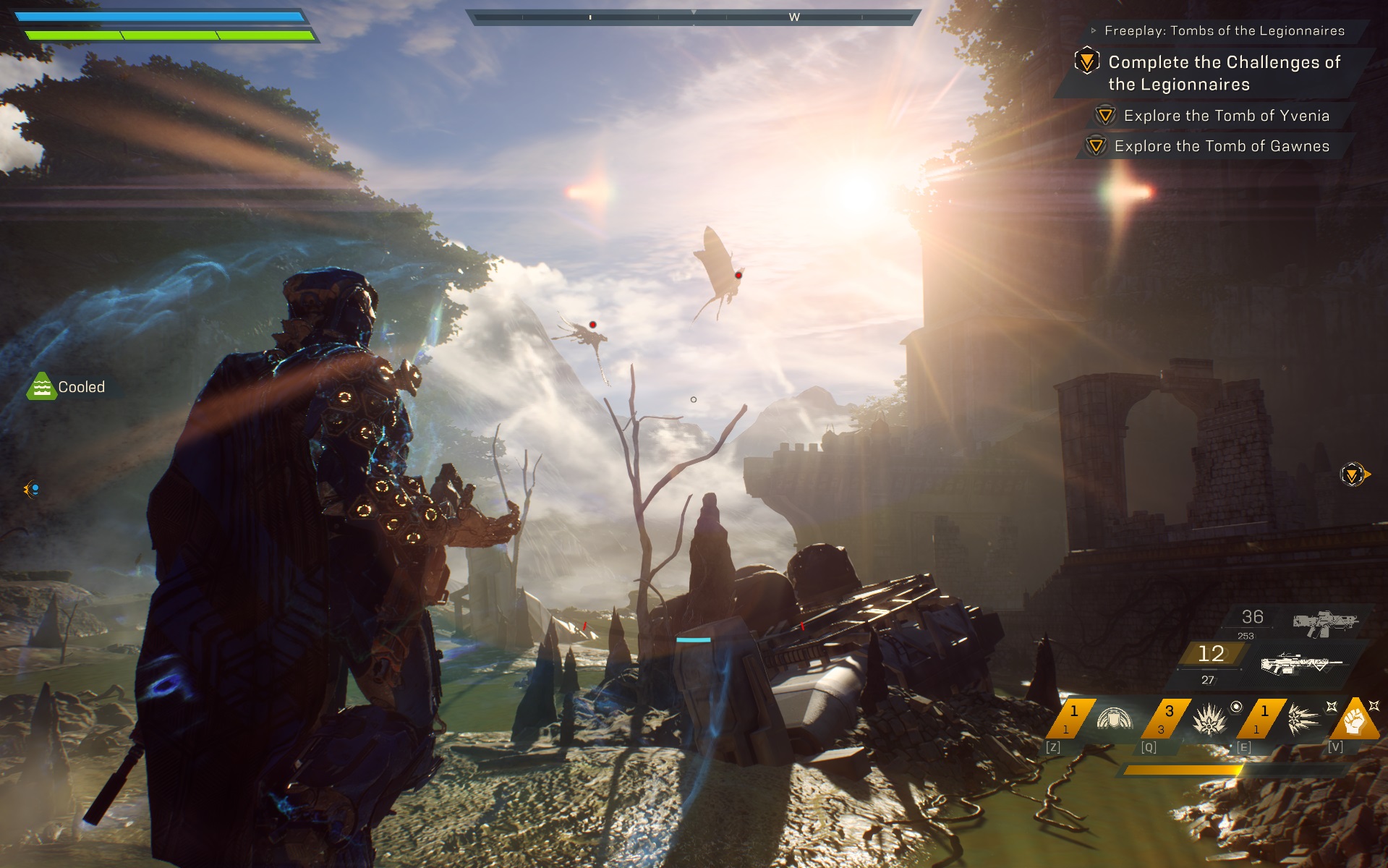Select the equipped scoped rifle weapon slot
The width and height of the screenshot is (1388, 868).
click(1300, 663)
